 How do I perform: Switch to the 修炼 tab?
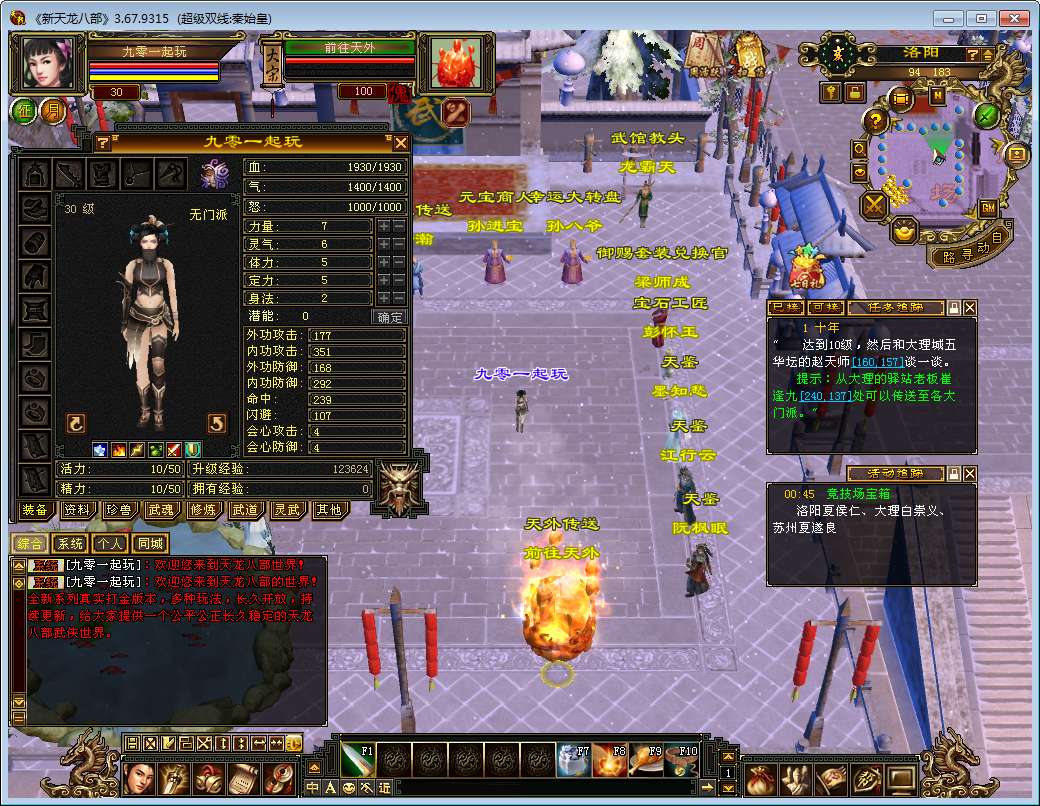[x=203, y=510]
